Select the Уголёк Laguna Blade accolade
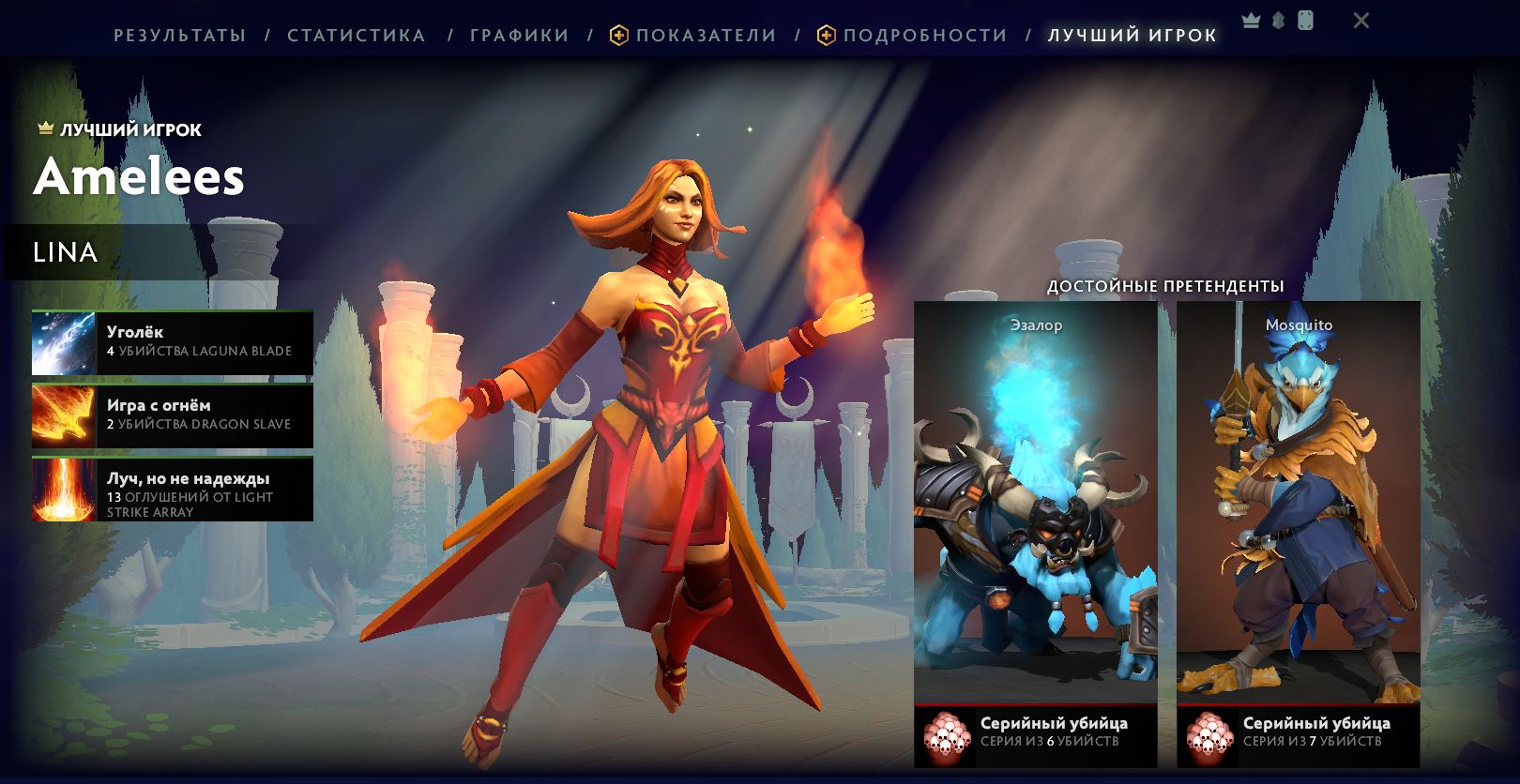The height and width of the screenshot is (784, 1520). pos(173,343)
